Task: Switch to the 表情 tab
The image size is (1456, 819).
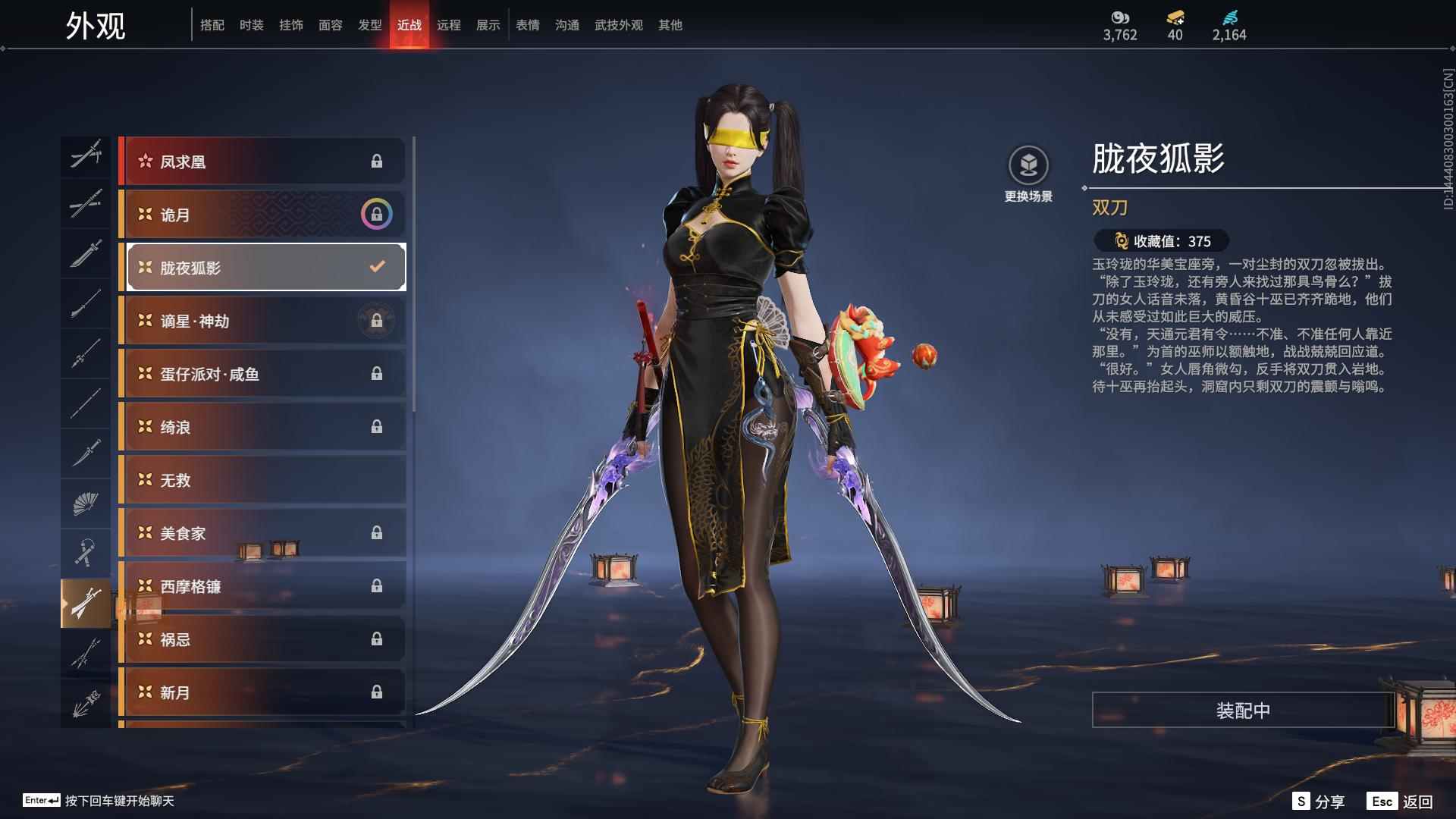Action: coord(526,25)
